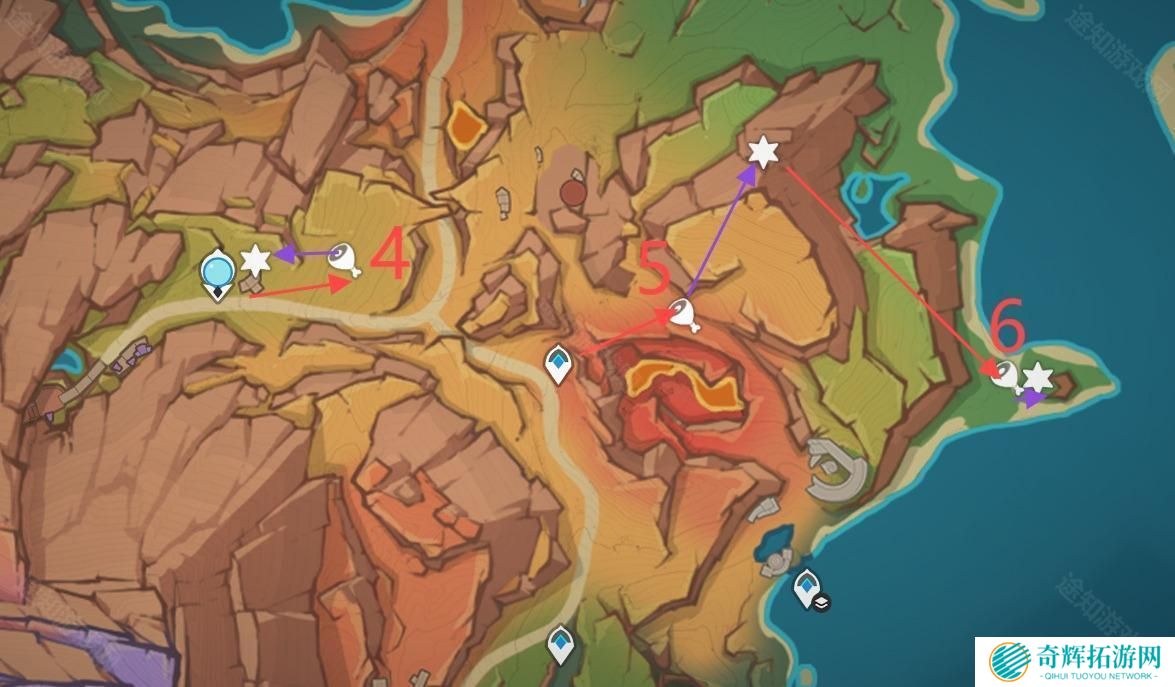The width and height of the screenshot is (1175, 687).
Task: Choose the teleport waypoint where route 5's red arrow starts
Action: coord(558,363)
